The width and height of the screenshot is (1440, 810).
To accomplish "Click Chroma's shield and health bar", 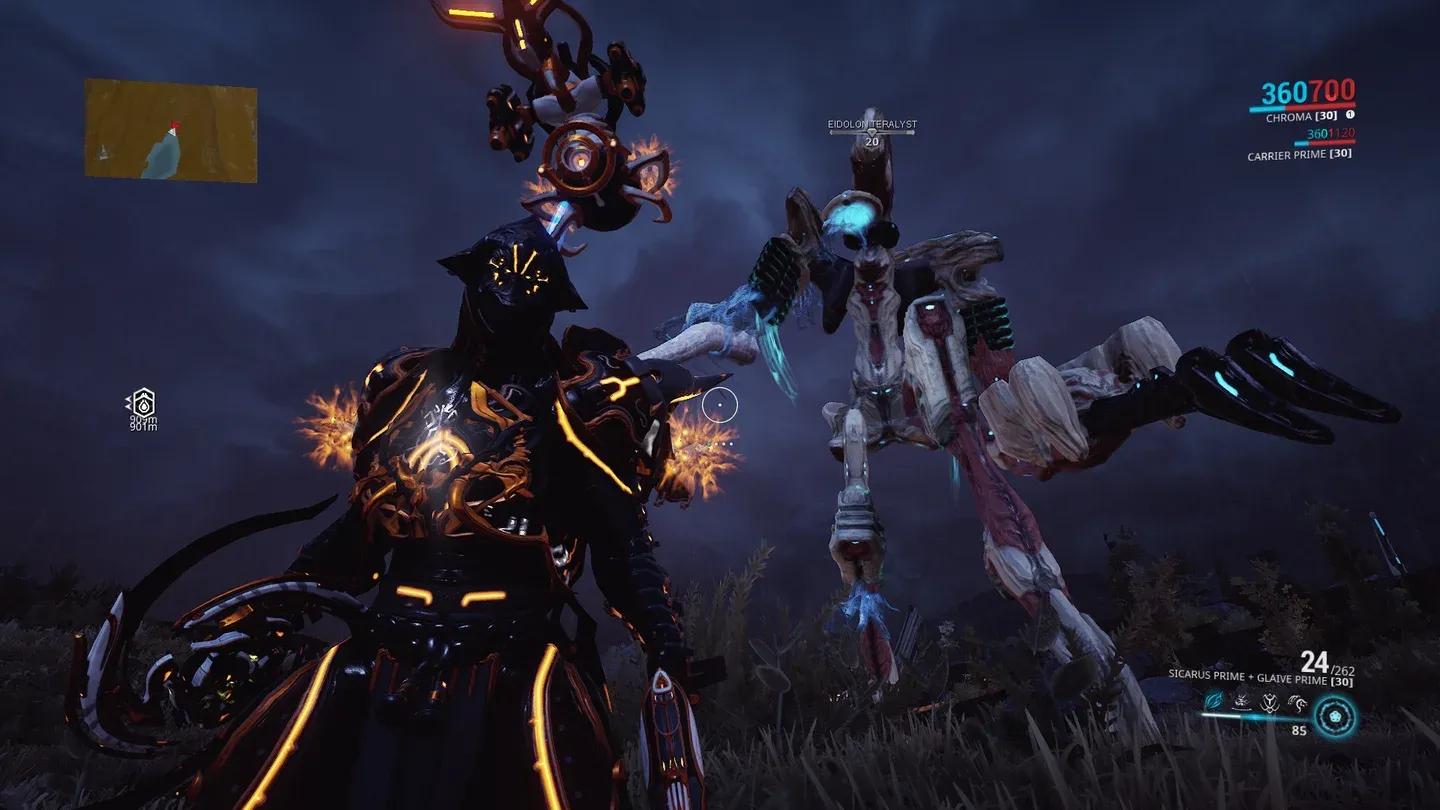I will [x=1302, y=107].
